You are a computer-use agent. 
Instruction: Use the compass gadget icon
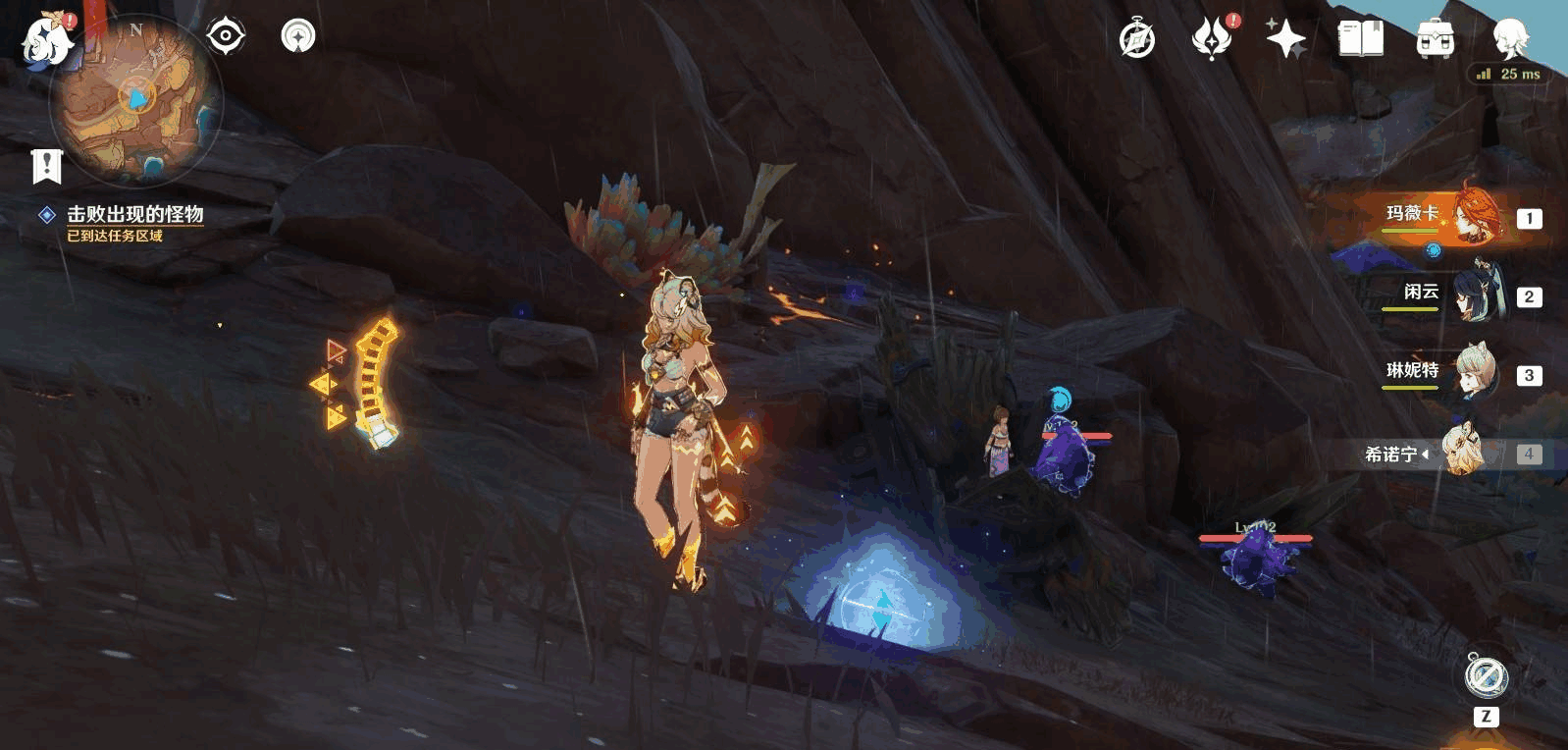tap(1486, 676)
